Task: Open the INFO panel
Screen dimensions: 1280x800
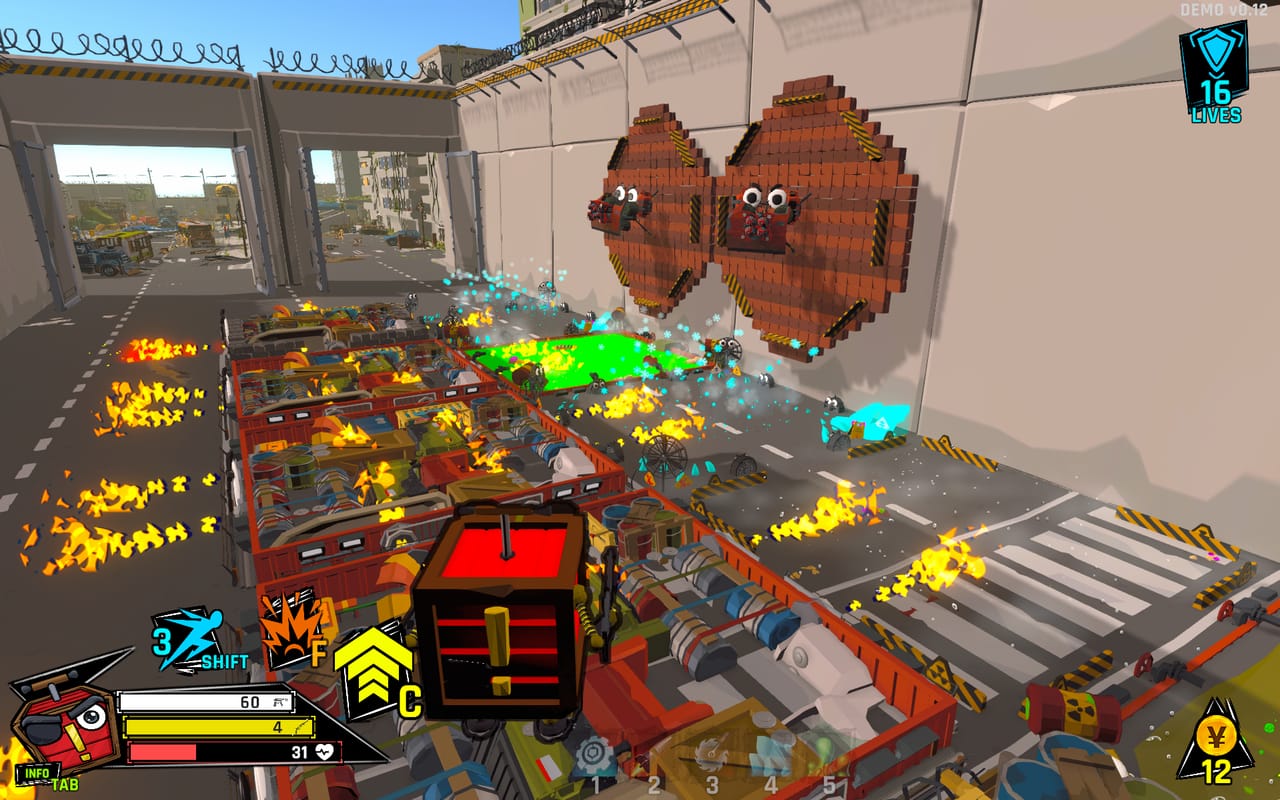Action: click(36, 774)
